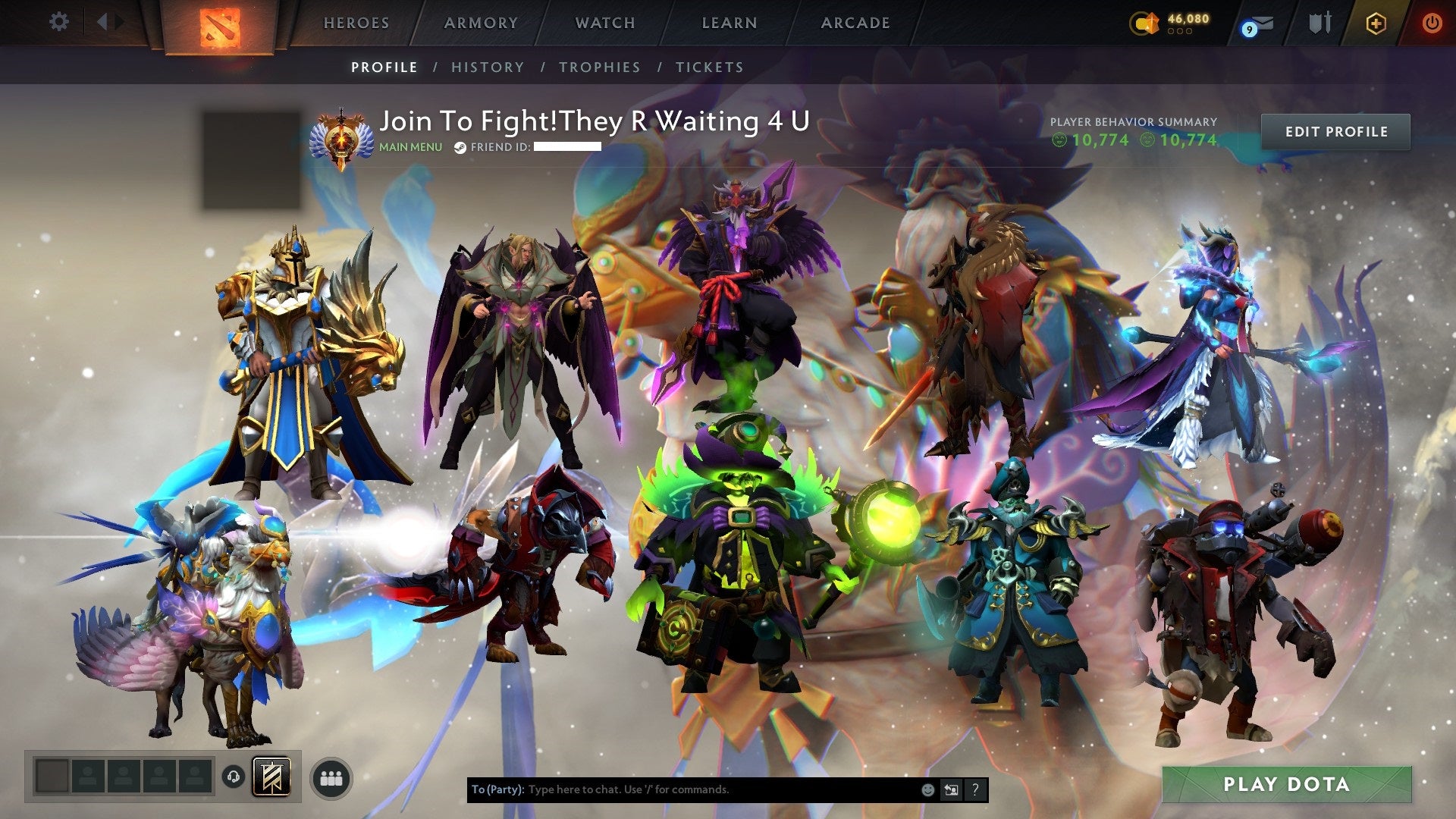Switch to the History tab

click(x=488, y=67)
